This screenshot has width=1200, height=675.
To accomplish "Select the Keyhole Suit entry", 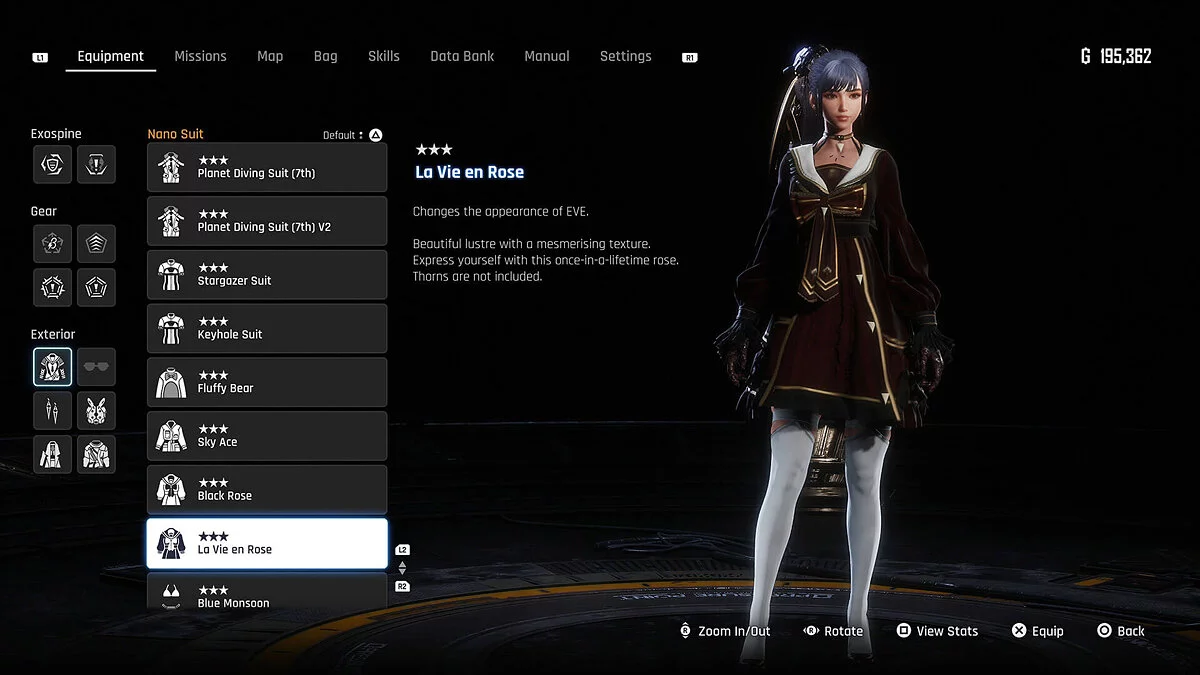I will pyautogui.click(x=267, y=329).
